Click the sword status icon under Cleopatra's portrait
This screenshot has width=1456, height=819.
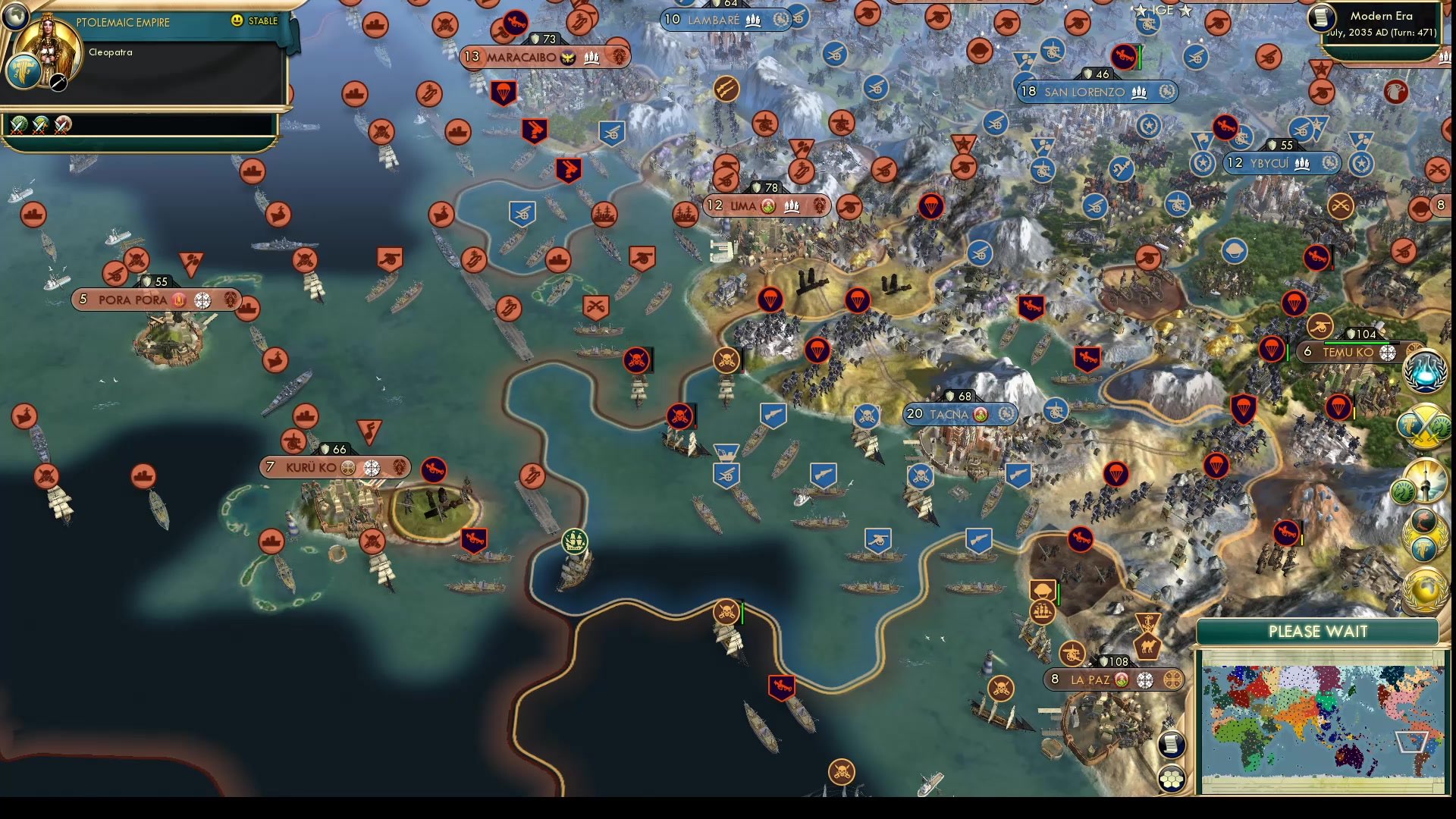coord(58,84)
